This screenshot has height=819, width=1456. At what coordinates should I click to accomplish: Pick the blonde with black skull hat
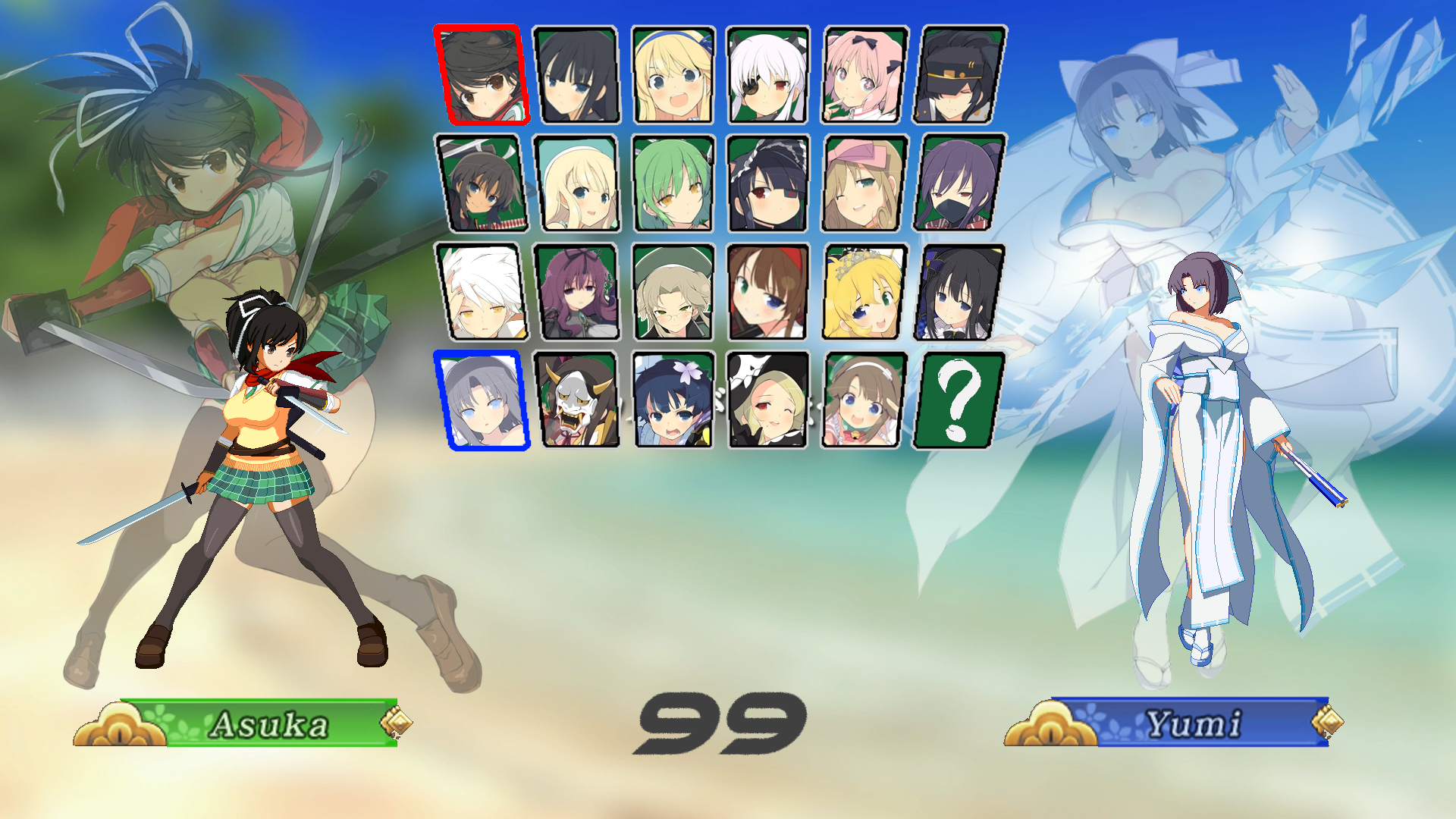pos(768,400)
